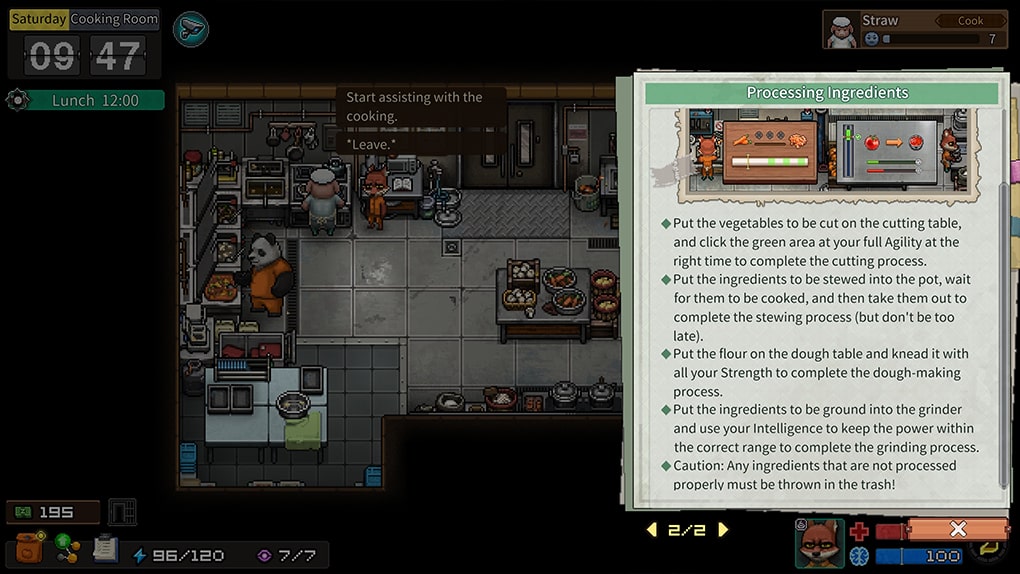Click the fox character portrait

coord(820,542)
